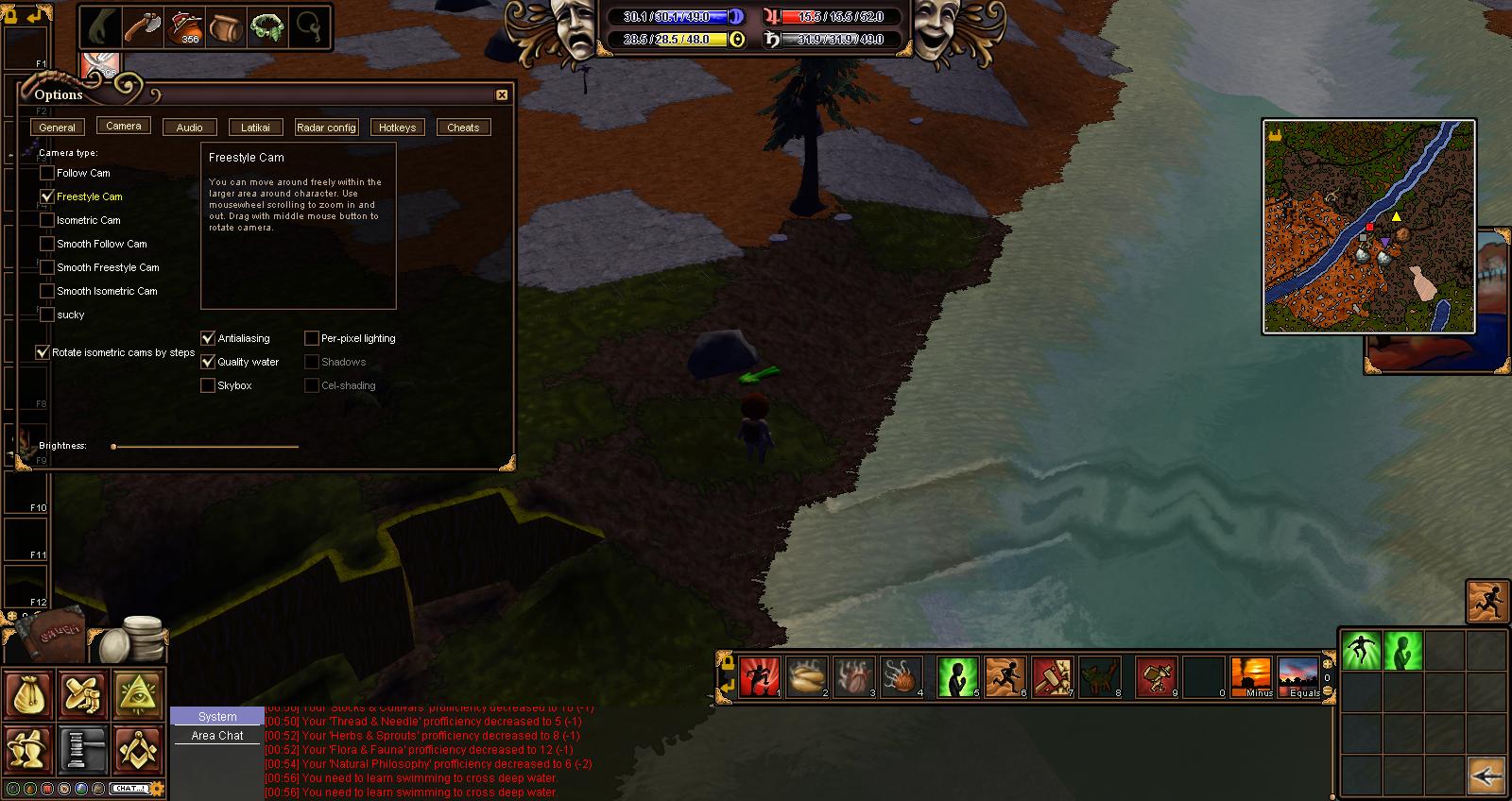Open the Audio tab
Screen dimensions: 1512x801
coord(189,128)
